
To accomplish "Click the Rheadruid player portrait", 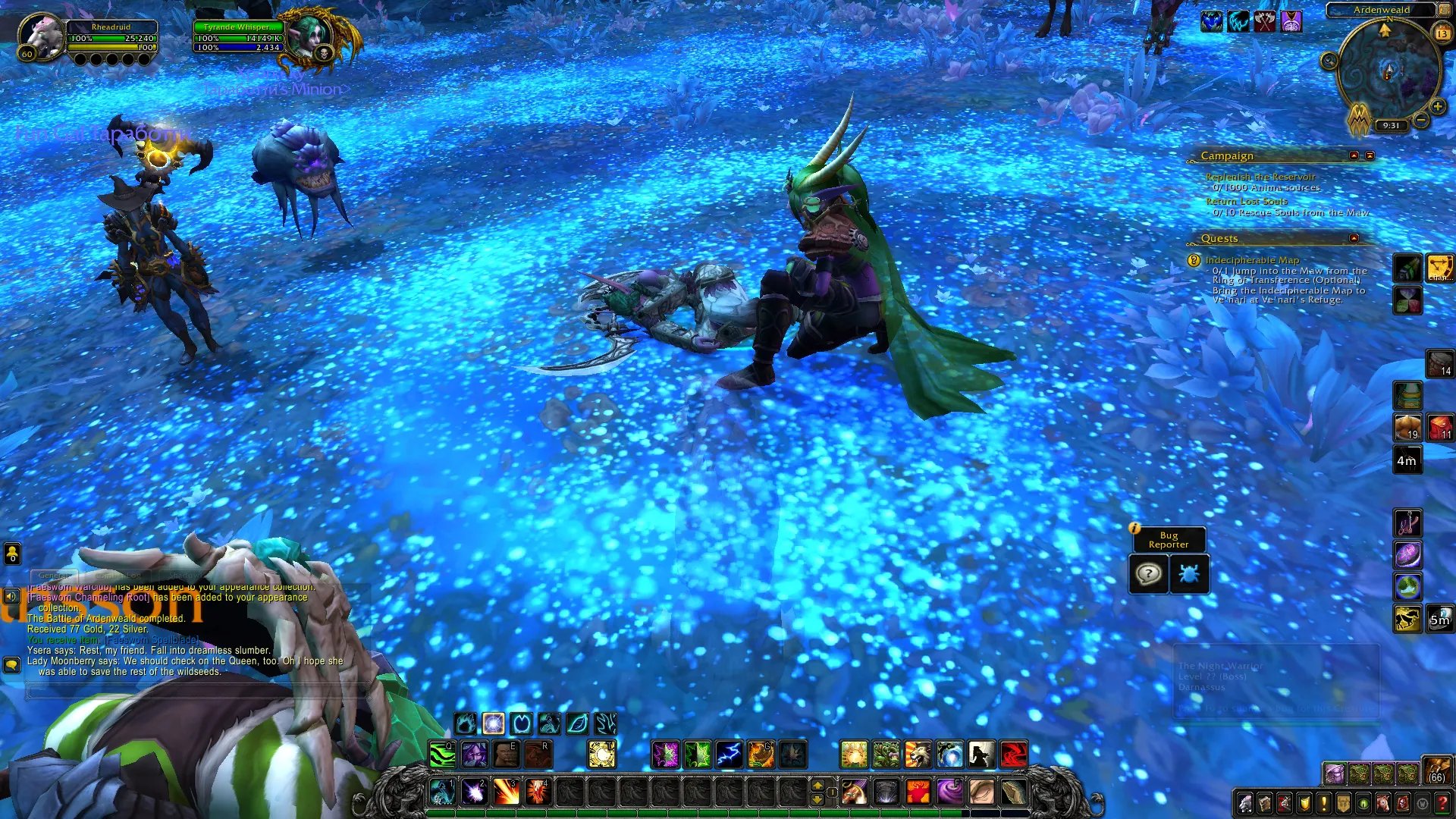I will tap(41, 36).
